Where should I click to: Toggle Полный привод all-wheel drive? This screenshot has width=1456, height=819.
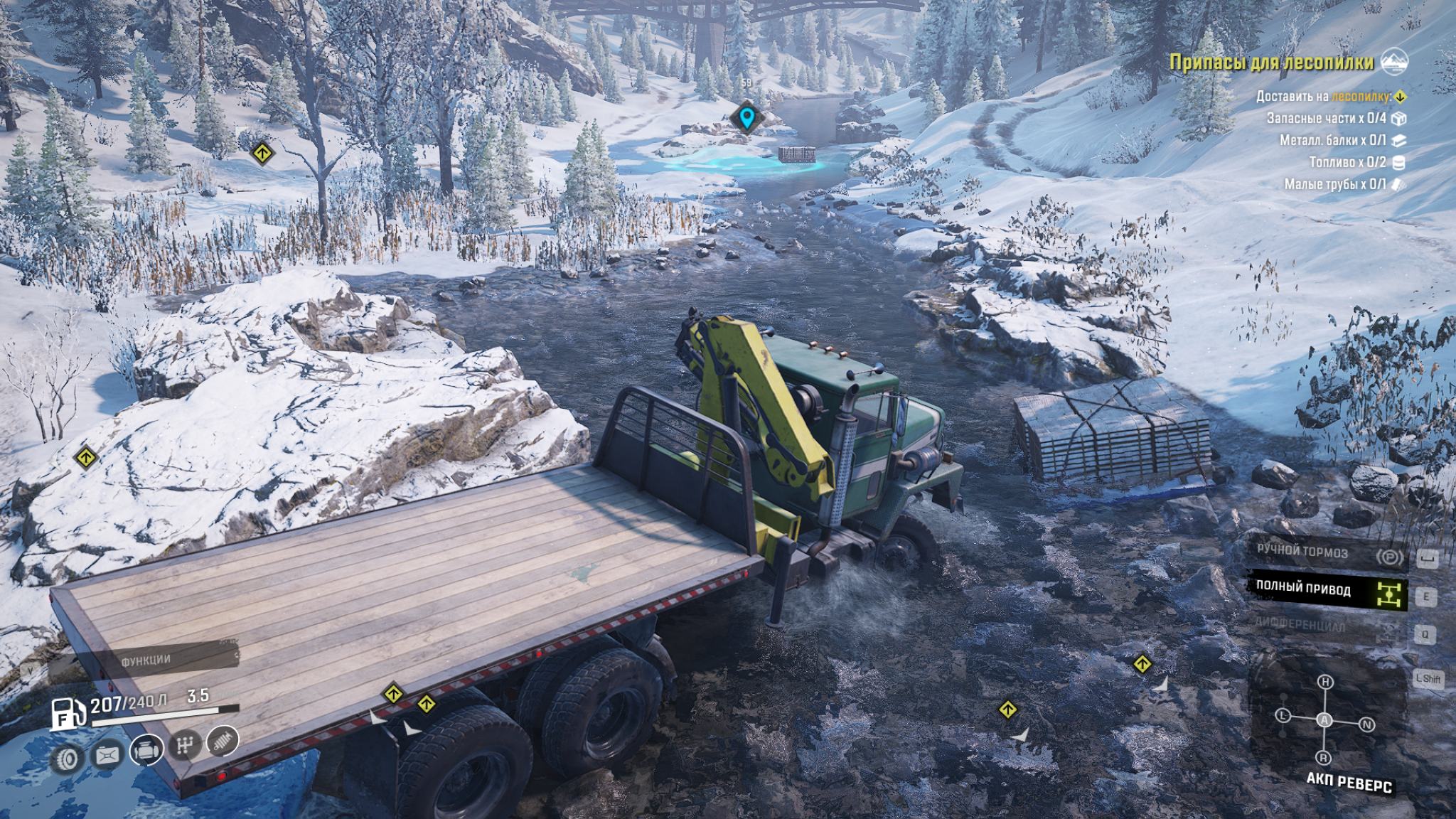click(x=1327, y=589)
